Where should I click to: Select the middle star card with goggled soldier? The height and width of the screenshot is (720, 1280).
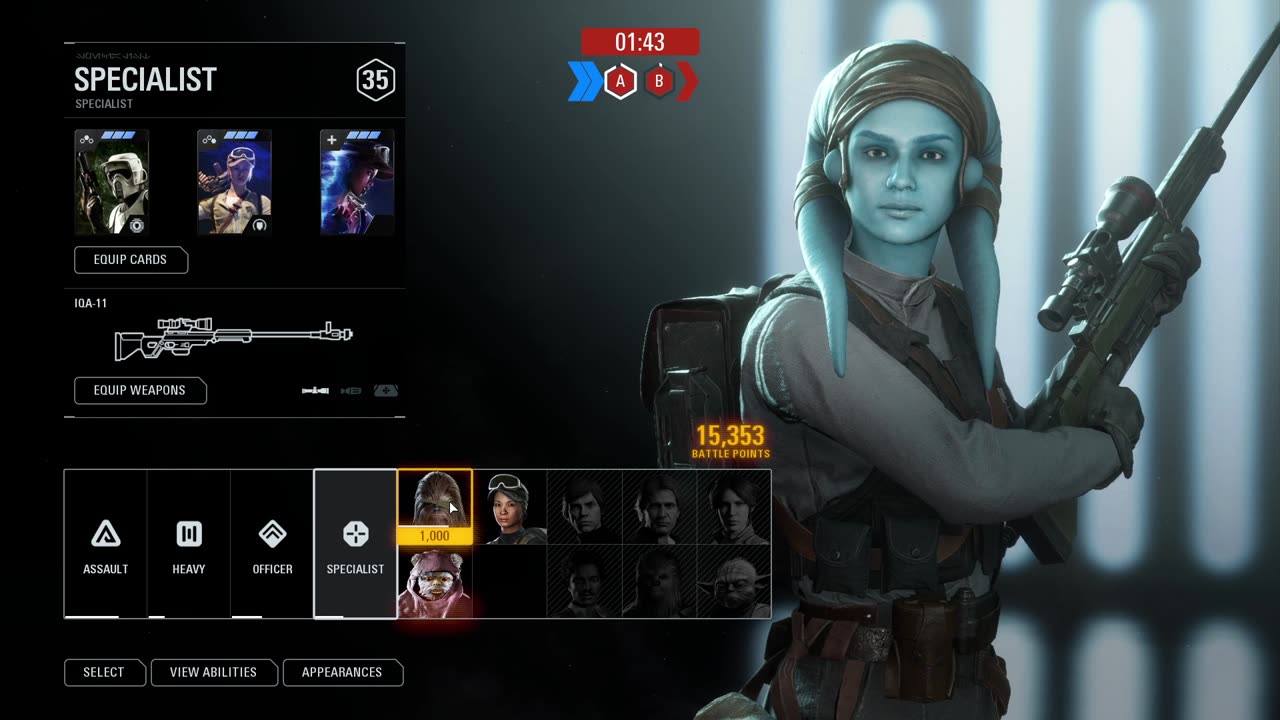(x=234, y=184)
